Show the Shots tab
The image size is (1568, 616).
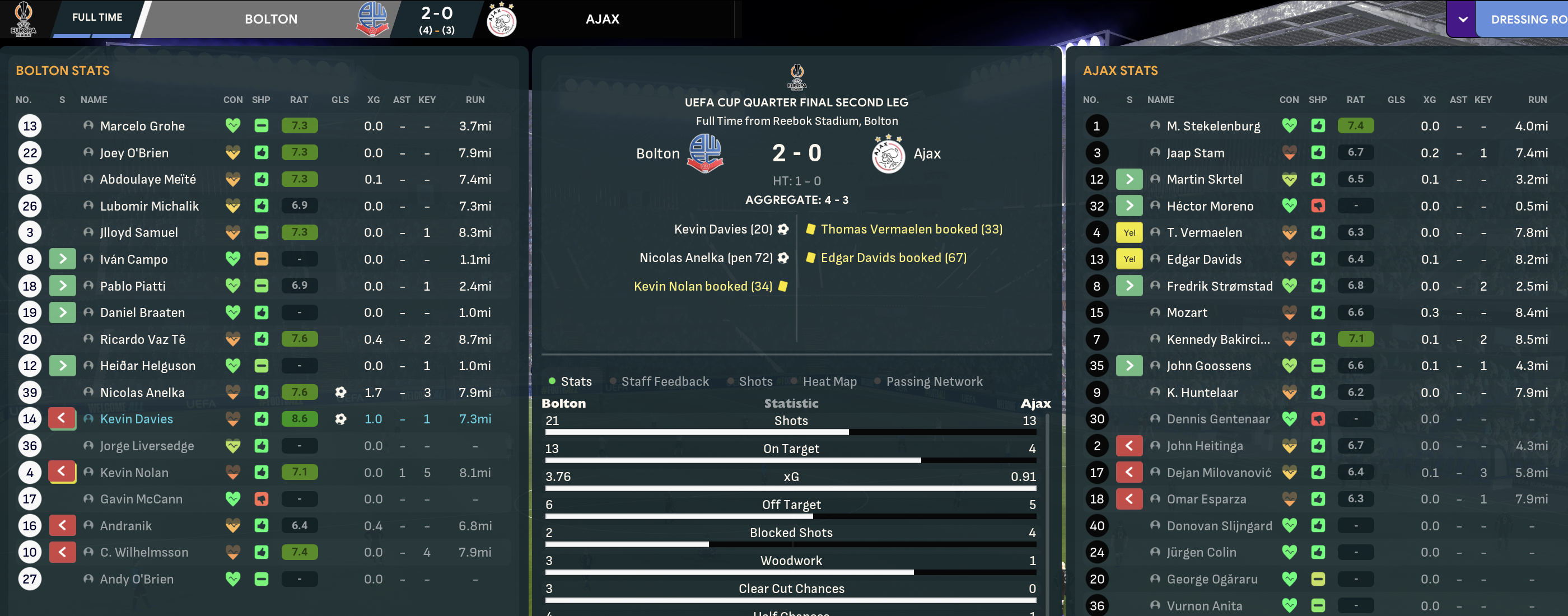[755, 382]
